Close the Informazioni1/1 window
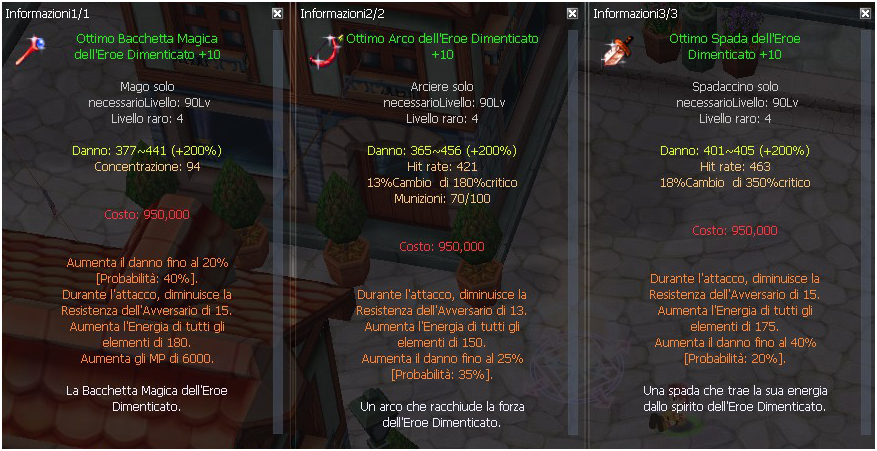The width and height of the screenshot is (877, 451). click(277, 14)
